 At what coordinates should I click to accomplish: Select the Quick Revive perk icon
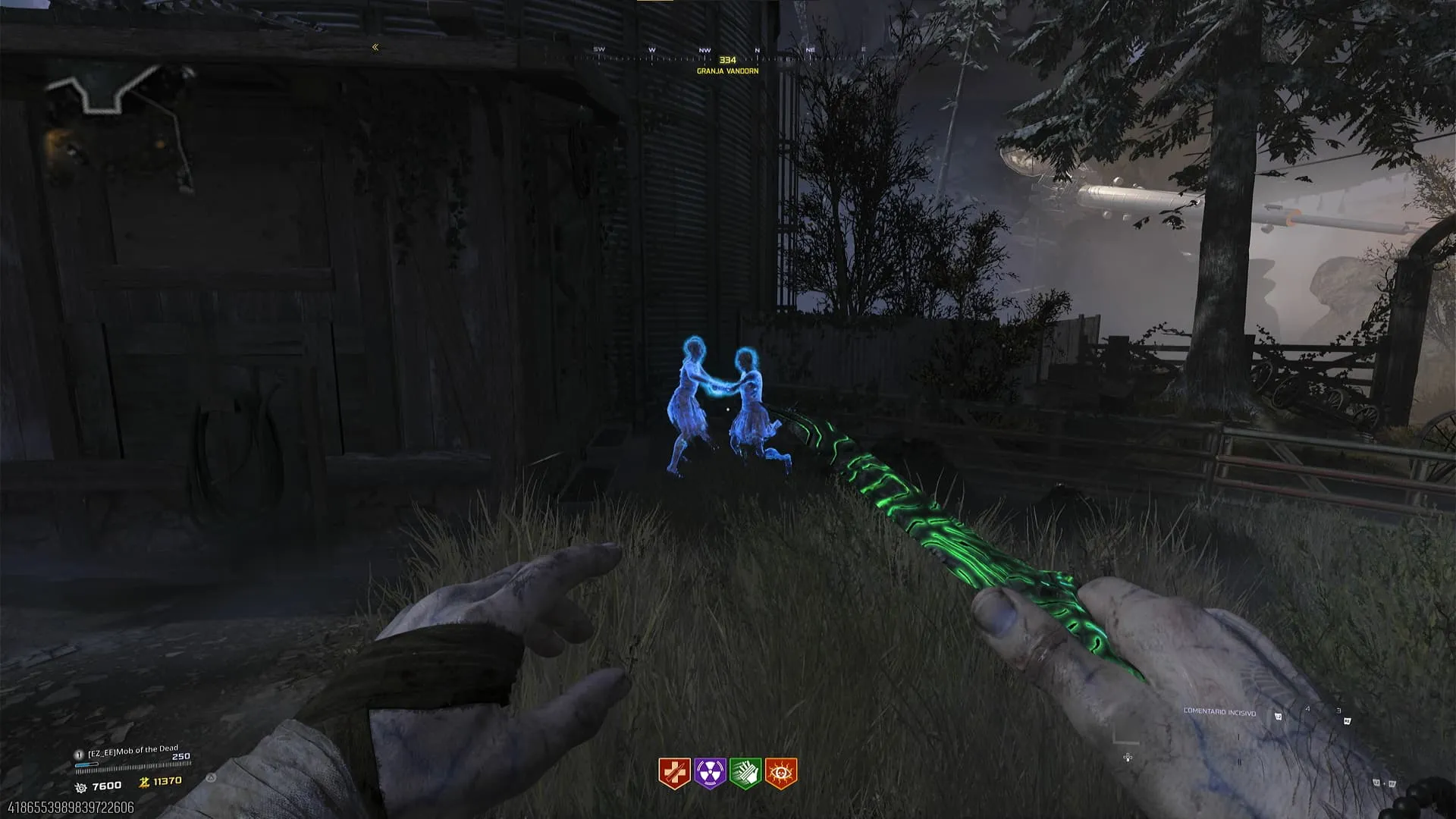[673, 773]
